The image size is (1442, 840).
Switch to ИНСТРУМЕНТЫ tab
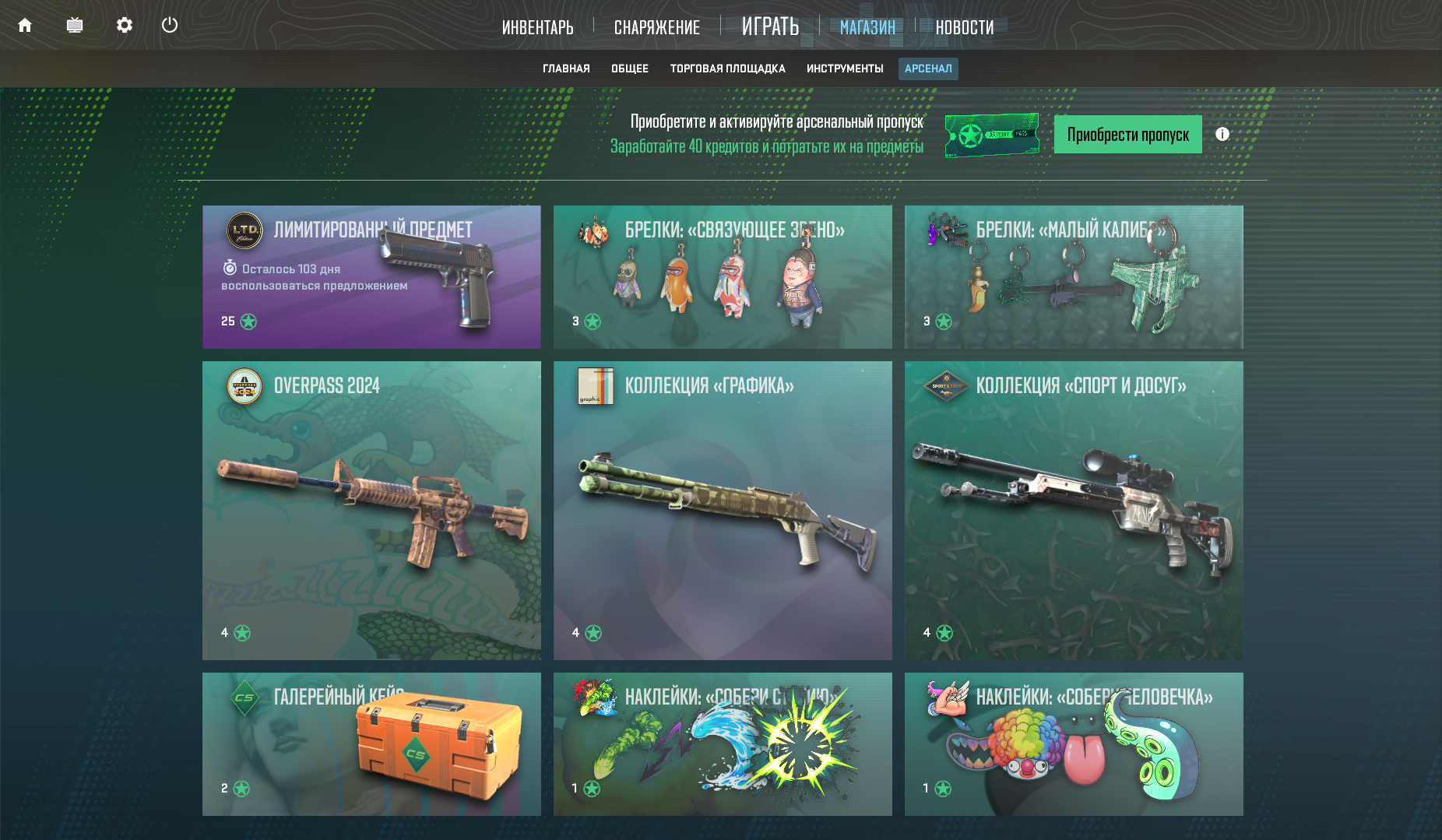coord(845,69)
